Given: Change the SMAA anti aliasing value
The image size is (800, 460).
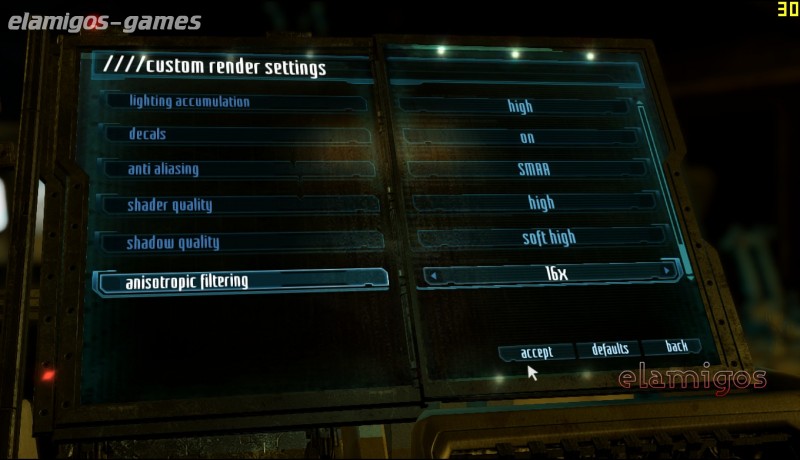Looking at the screenshot, I should (534, 170).
